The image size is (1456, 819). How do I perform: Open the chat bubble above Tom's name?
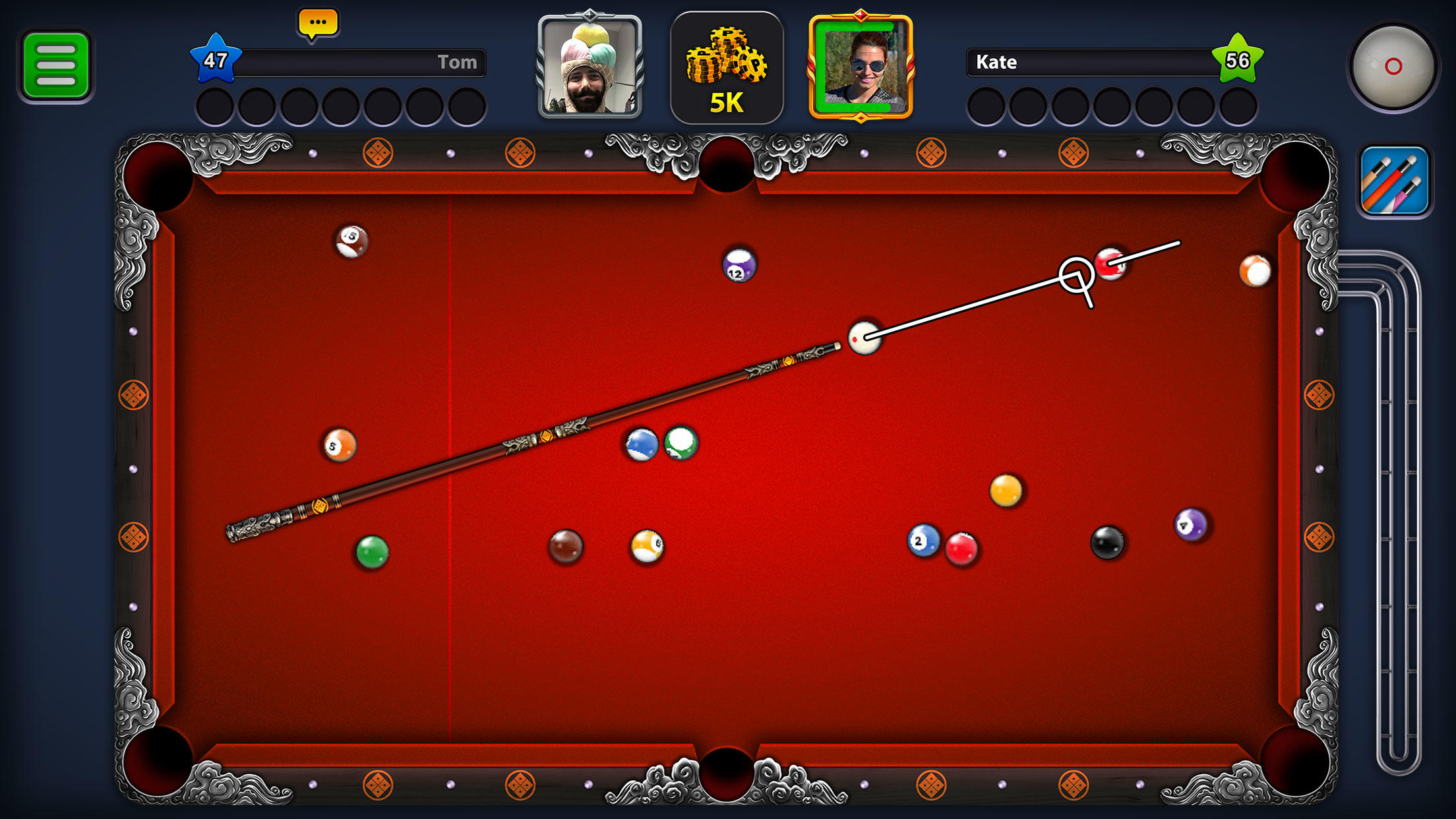coord(319,22)
